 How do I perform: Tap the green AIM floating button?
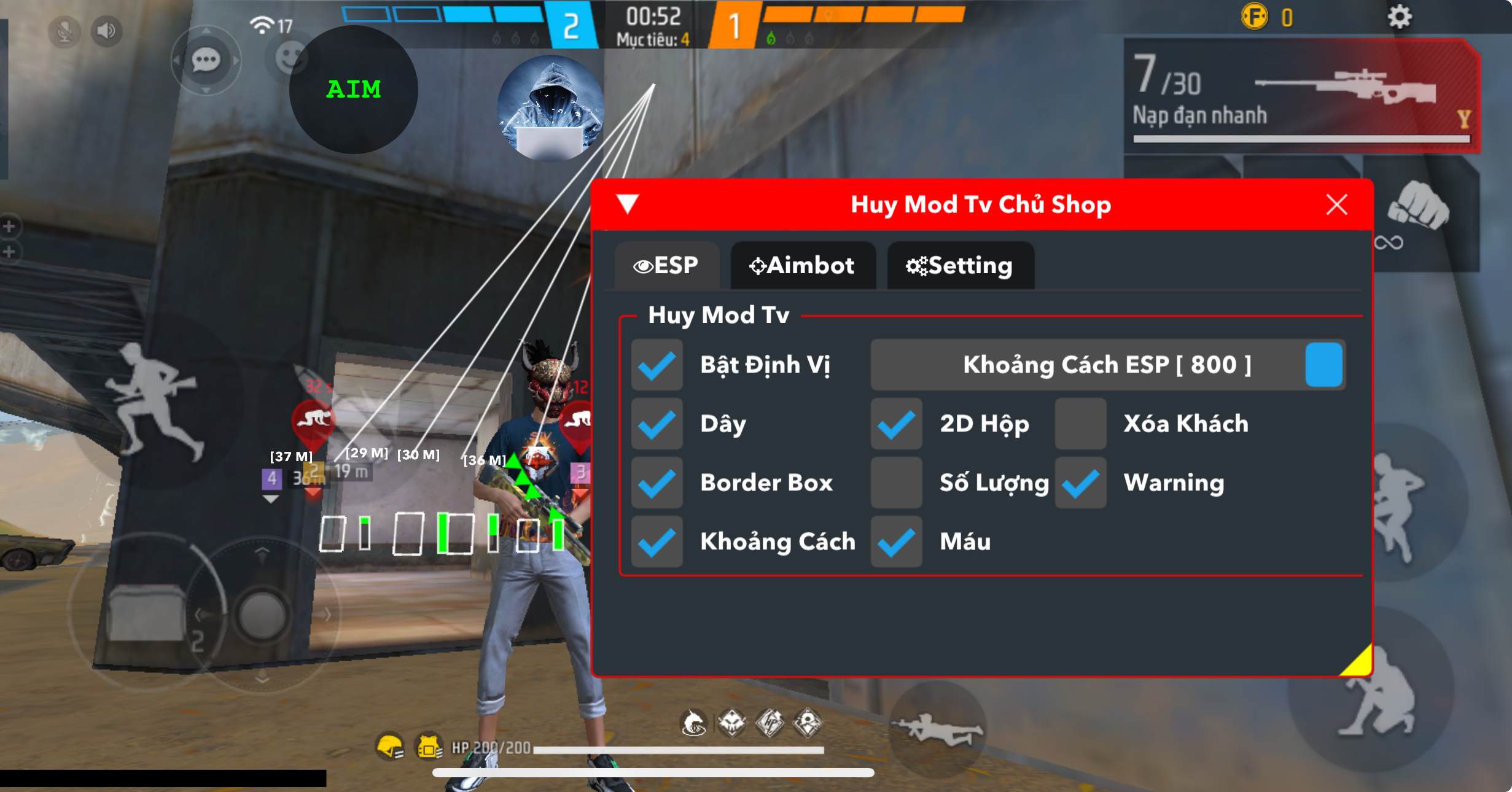click(354, 90)
